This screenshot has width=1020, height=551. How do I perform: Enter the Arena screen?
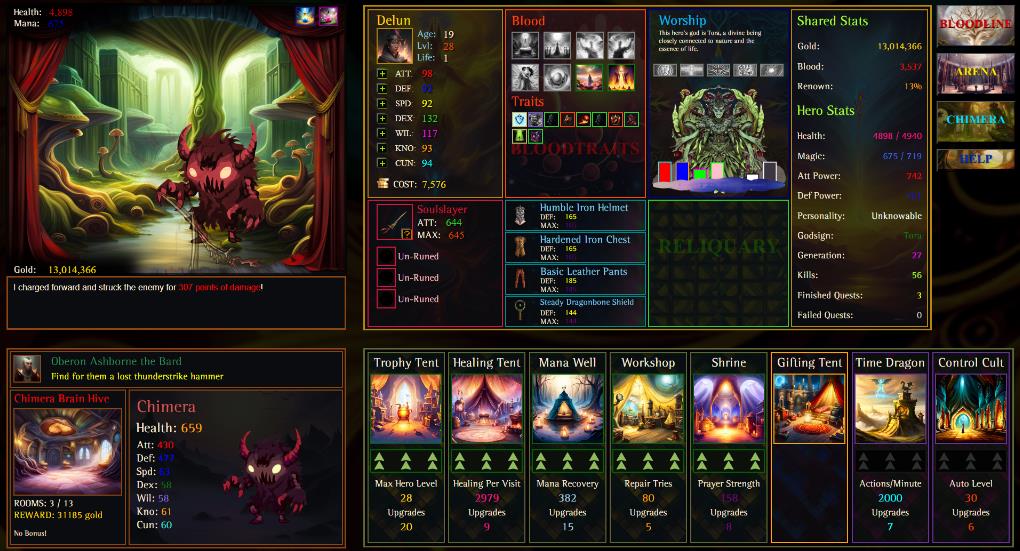pyautogui.click(x=974, y=73)
